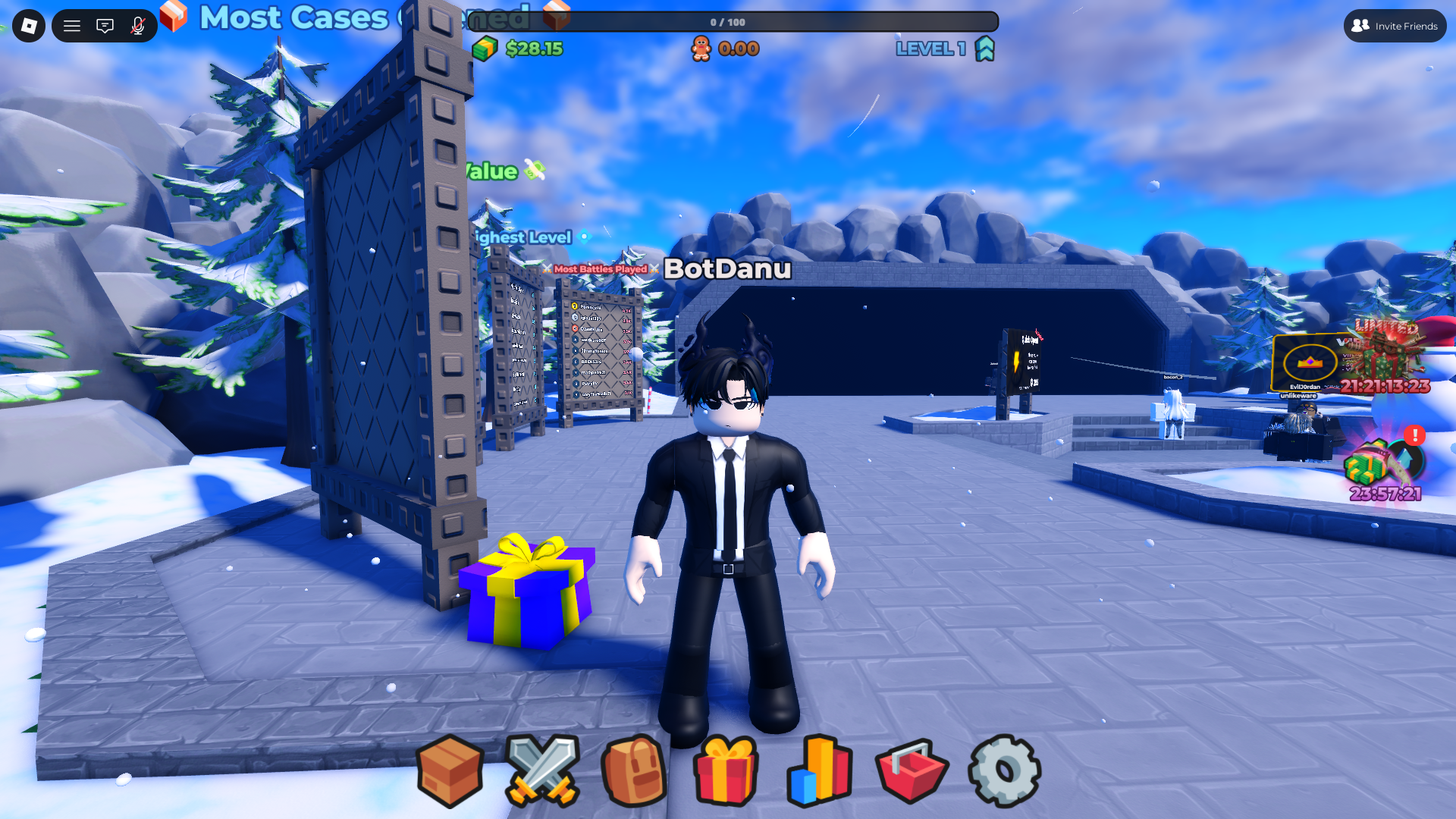The height and width of the screenshot is (819, 1456).
Task: Toggle the microphone mute icon
Action: coord(136,25)
